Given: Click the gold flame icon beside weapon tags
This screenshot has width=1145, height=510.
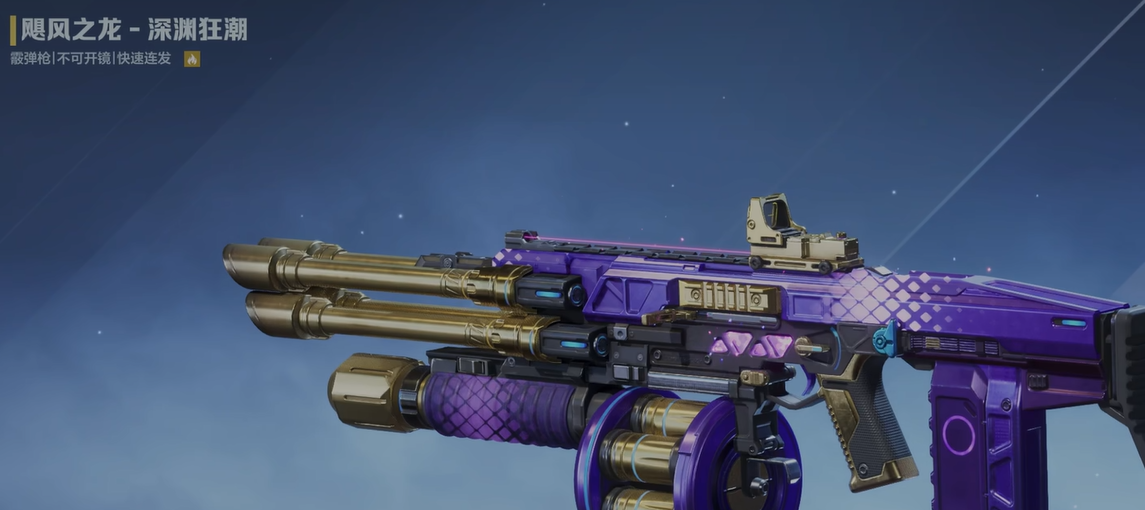Looking at the screenshot, I should [x=192, y=59].
